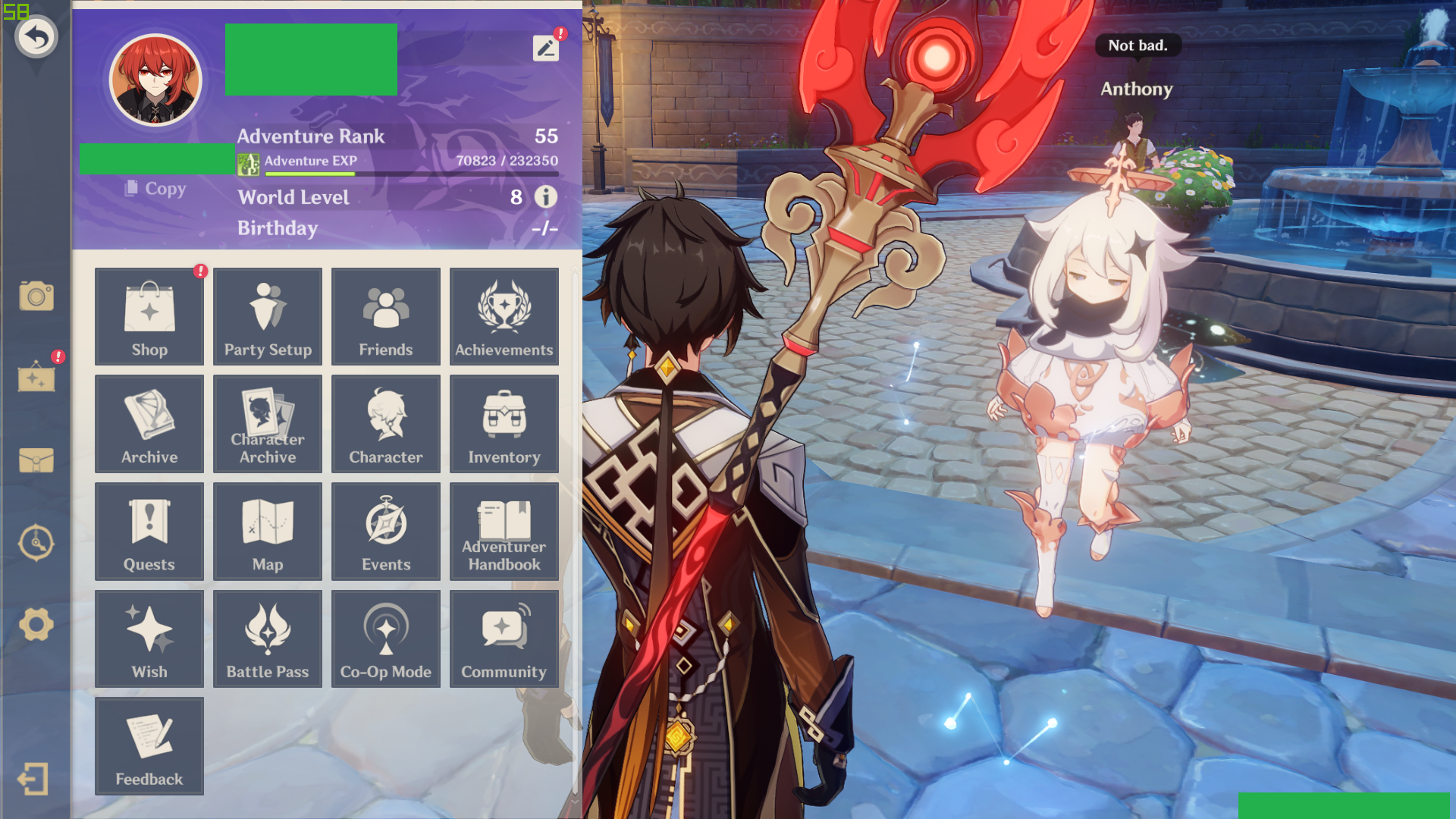
Task: Open the Achievements trophy screen
Action: (504, 316)
